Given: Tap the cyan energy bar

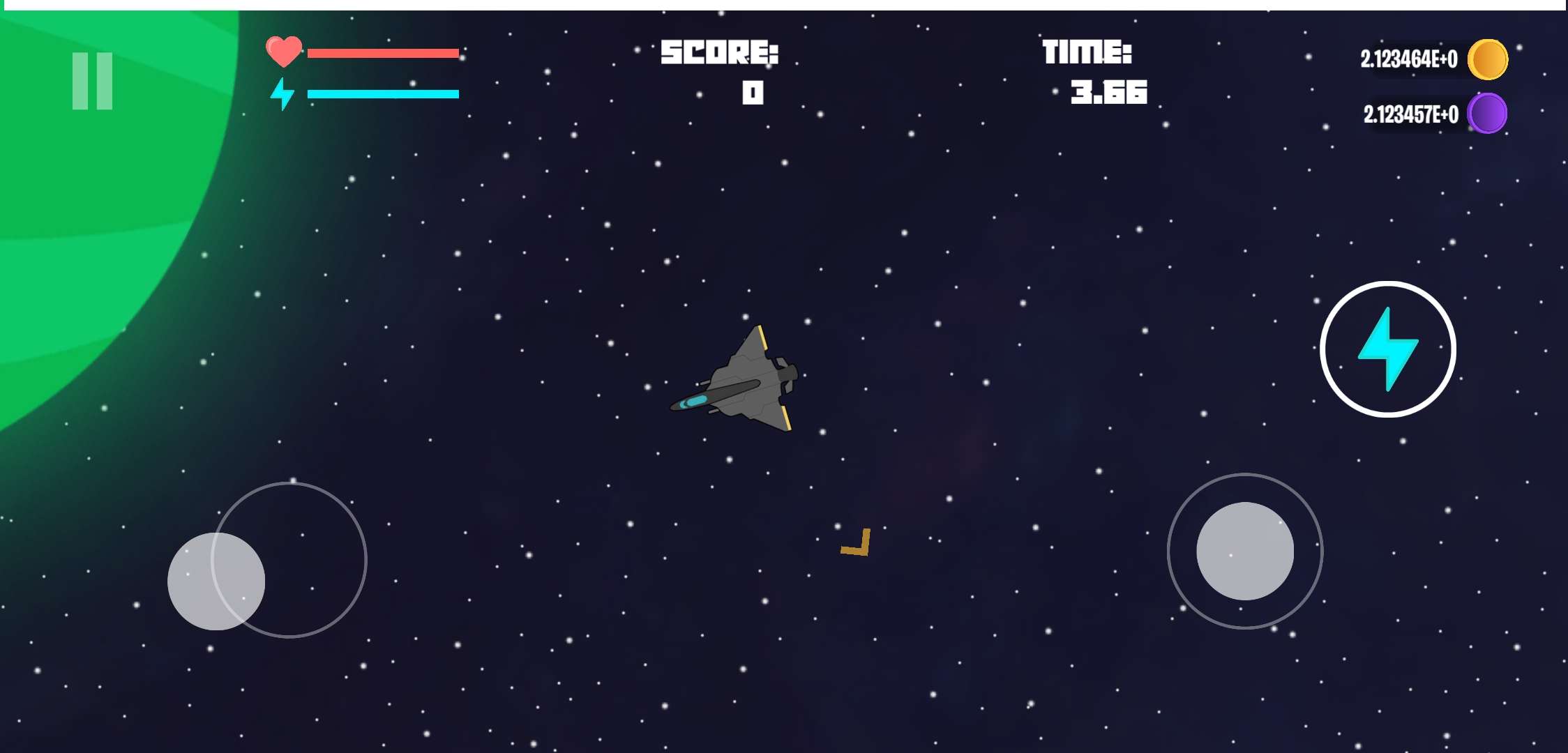Looking at the screenshot, I should (384, 93).
